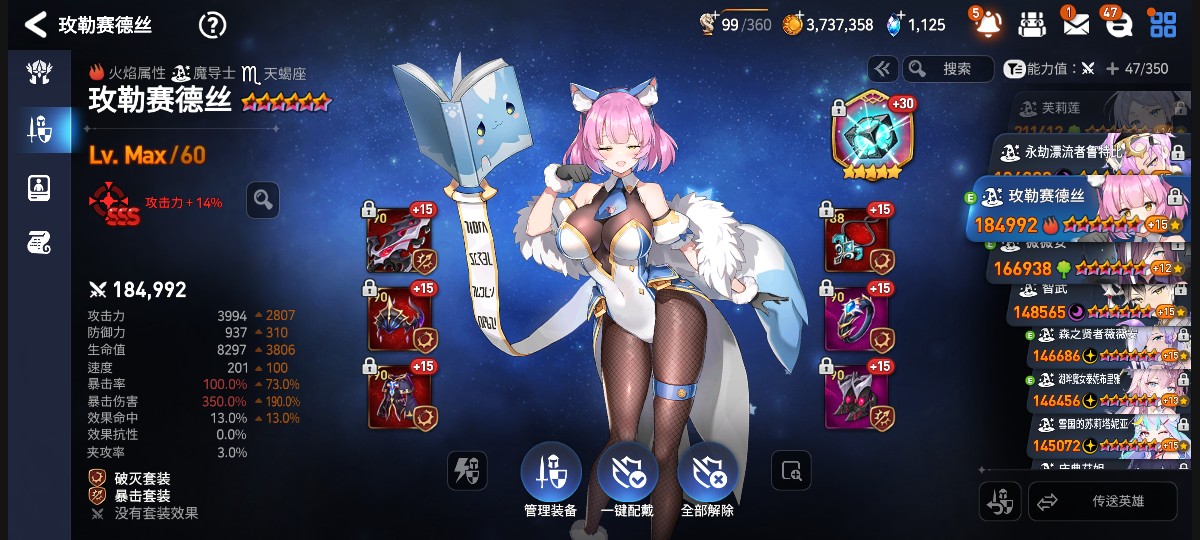The height and width of the screenshot is (540, 1200).
Task: Select the equipped weapon slot
Action: pos(402,240)
